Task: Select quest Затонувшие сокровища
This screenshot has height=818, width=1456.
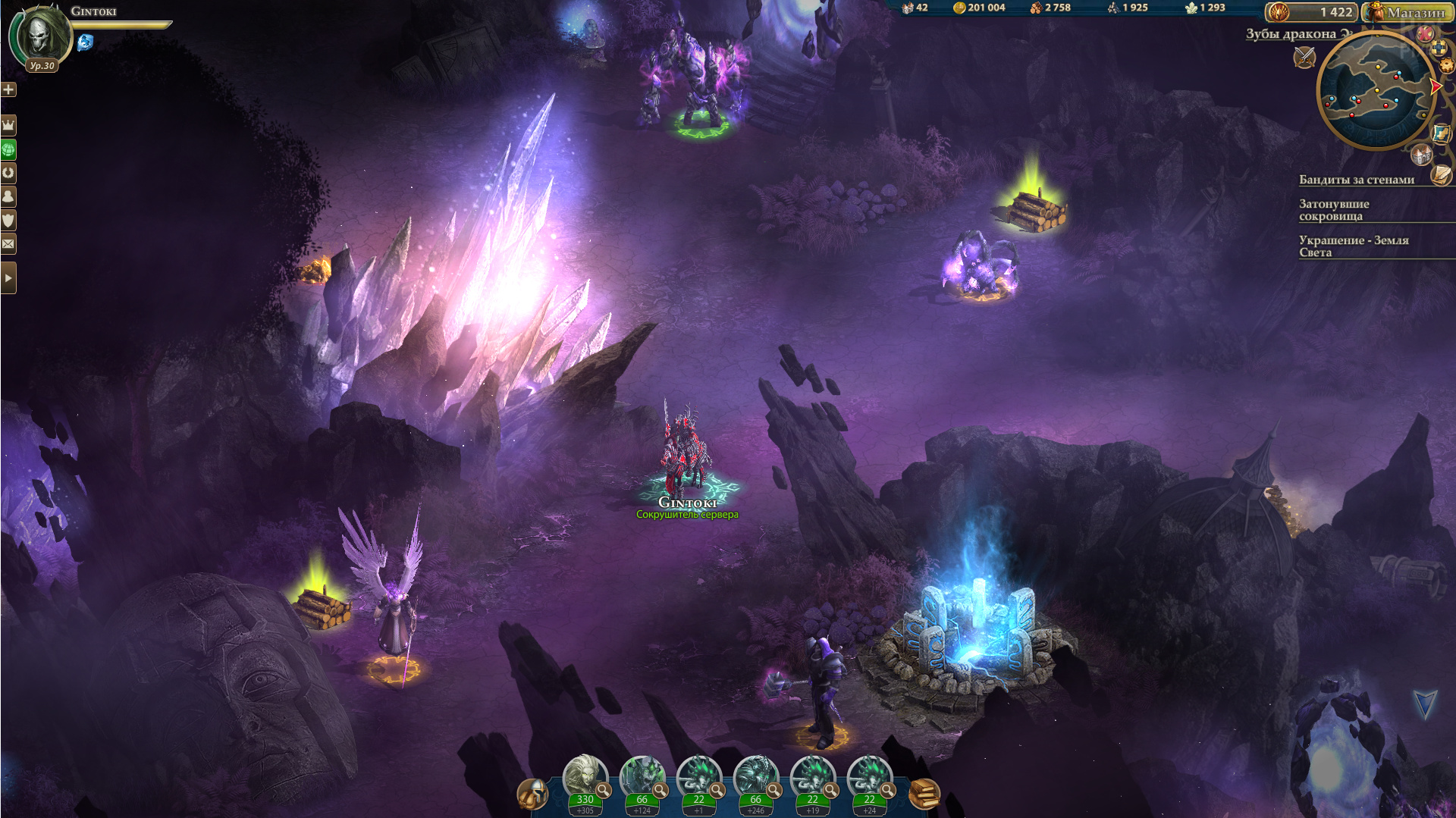Action: coord(1334,210)
